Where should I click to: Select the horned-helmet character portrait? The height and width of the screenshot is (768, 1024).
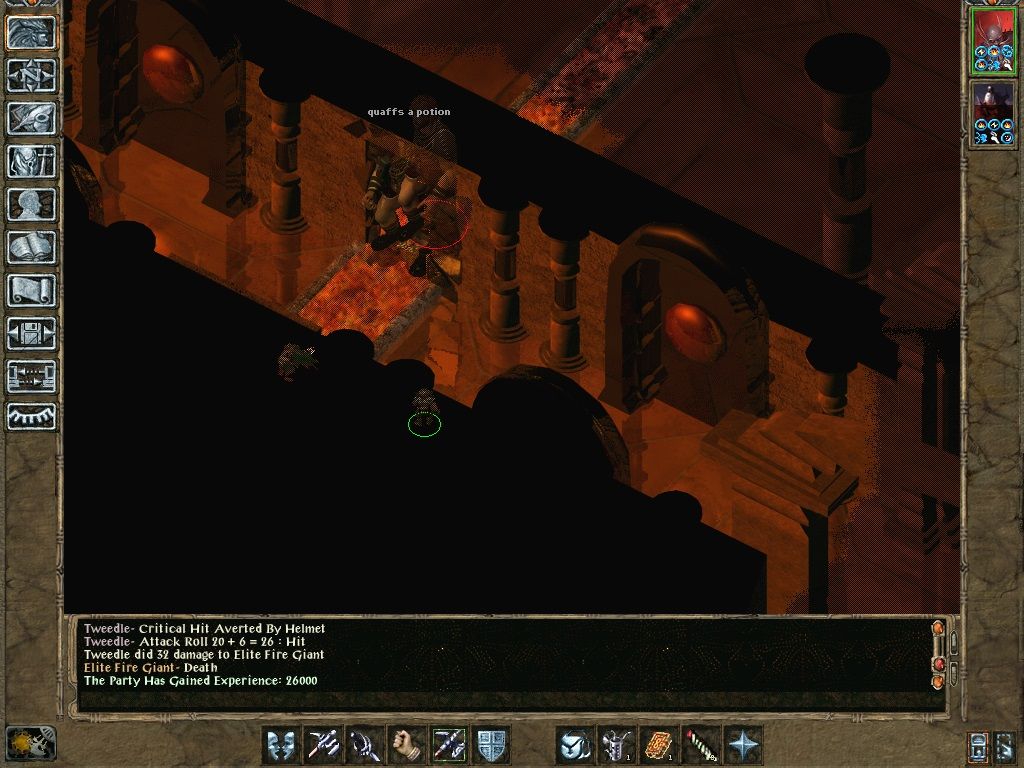tap(993, 40)
